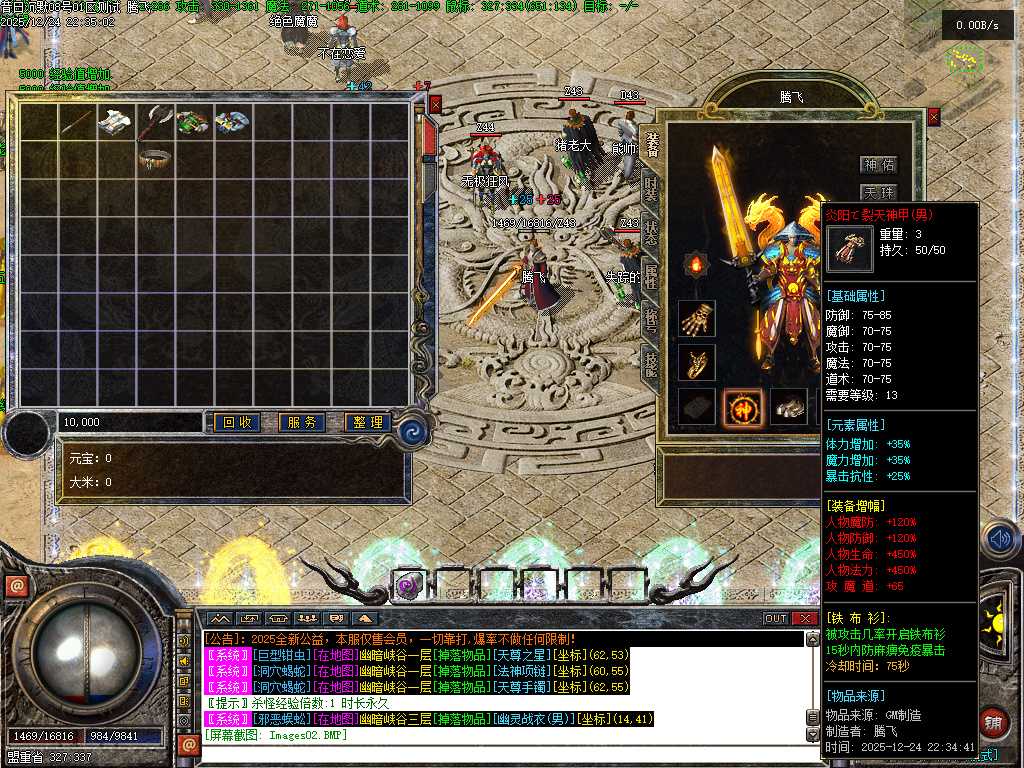Open the 神佑 button on the character panel
1024x768 pixels.
[x=879, y=164]
